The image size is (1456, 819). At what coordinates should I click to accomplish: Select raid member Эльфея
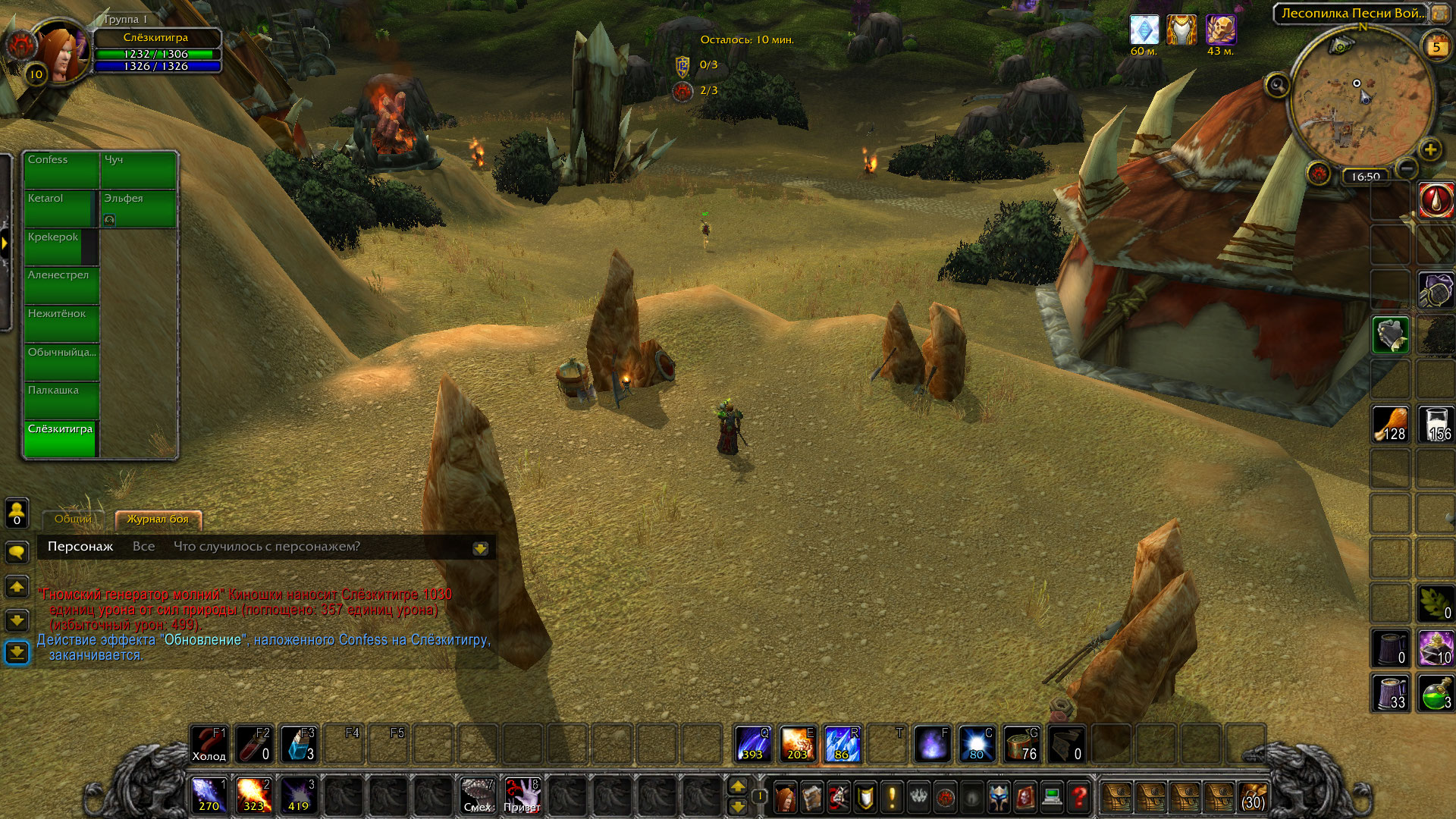(138, 209)
